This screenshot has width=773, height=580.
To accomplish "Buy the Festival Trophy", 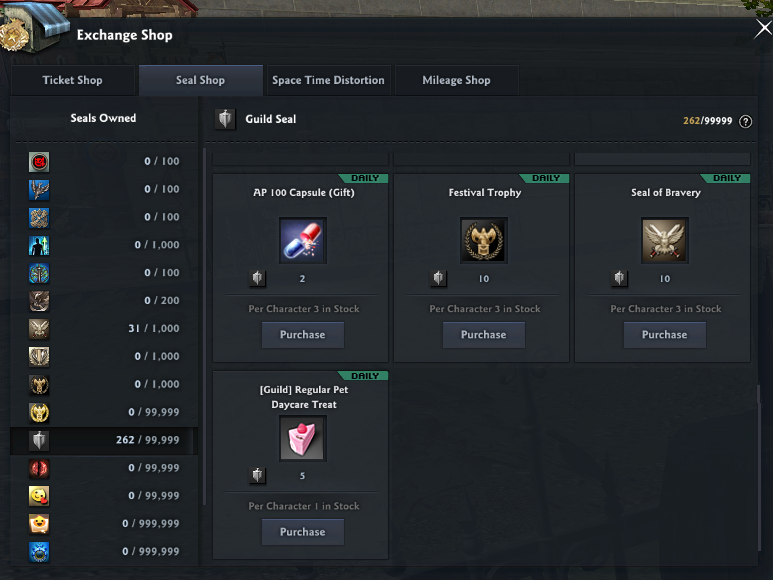I will coord(483,335).
